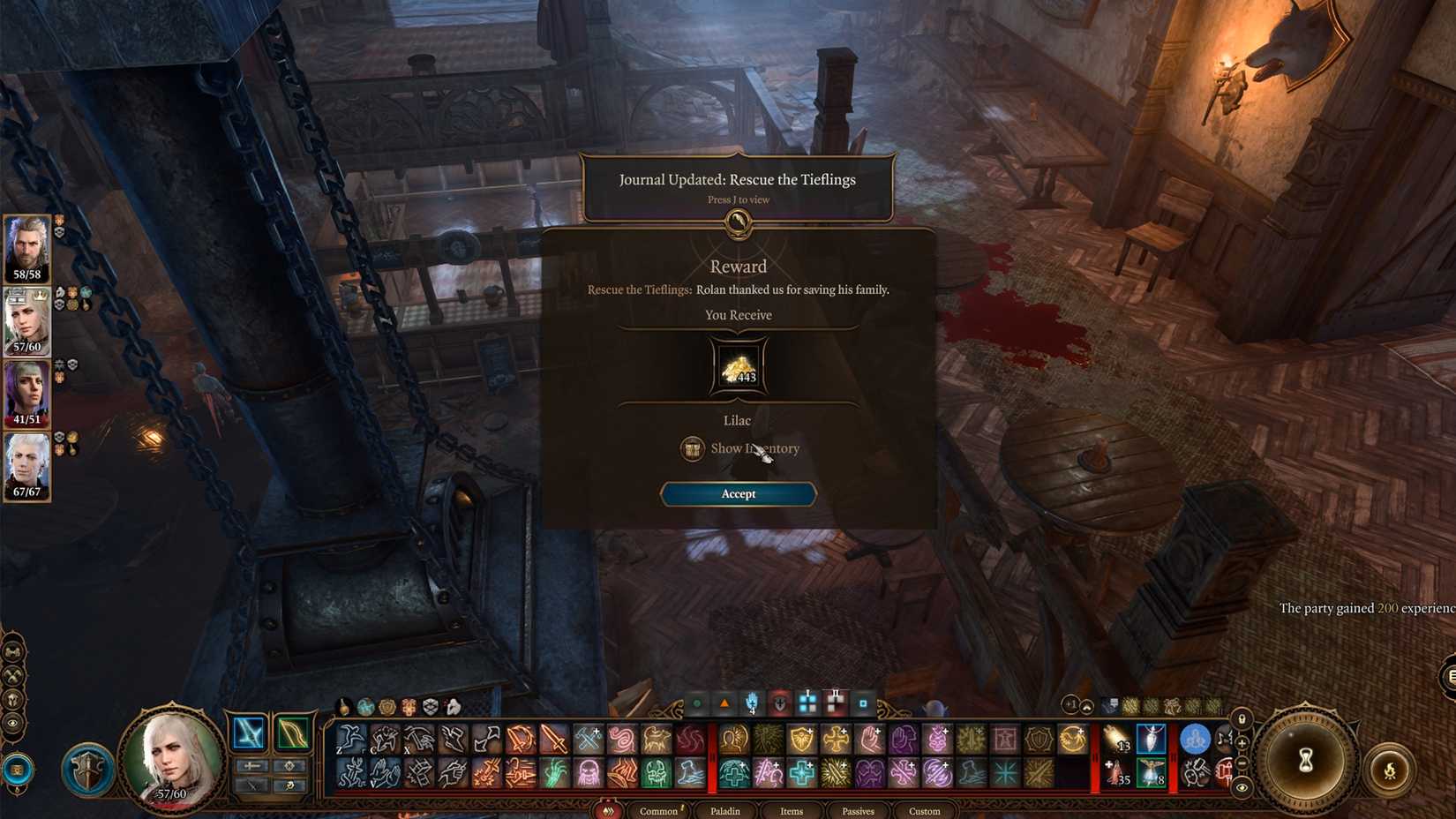This screenshot has width=1456, height=819.
Task: Expand the +1 item row with the up chevron
Action: [x=1086, y=703]
